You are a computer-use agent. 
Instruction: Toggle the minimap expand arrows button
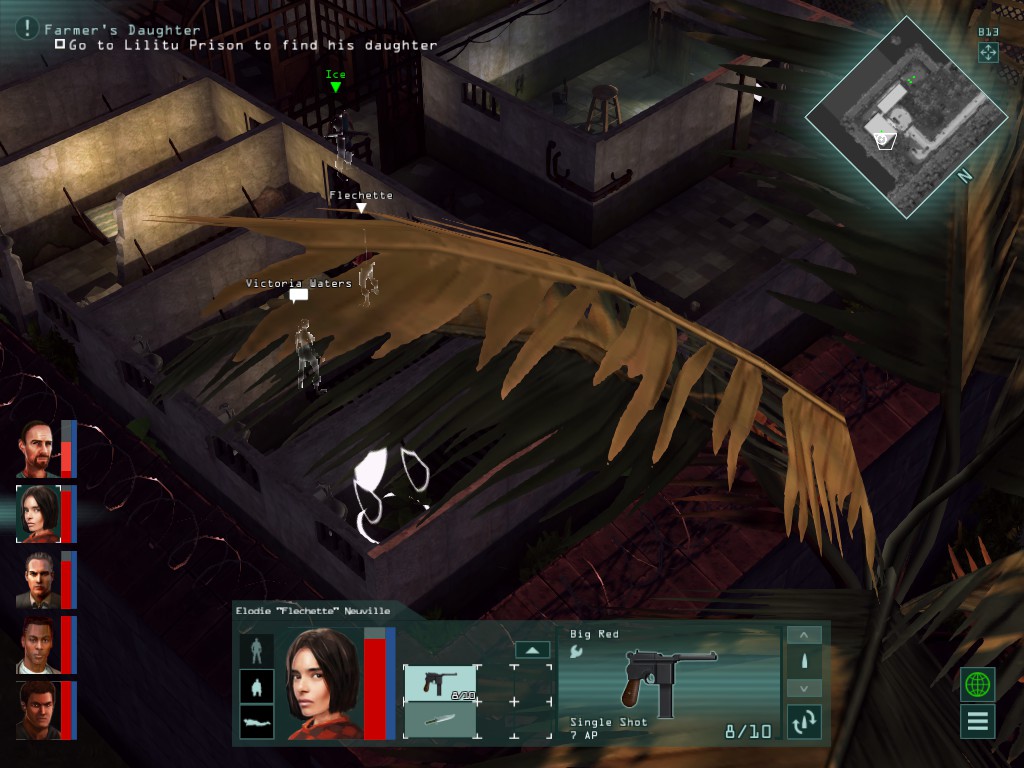tap(988, 52)
